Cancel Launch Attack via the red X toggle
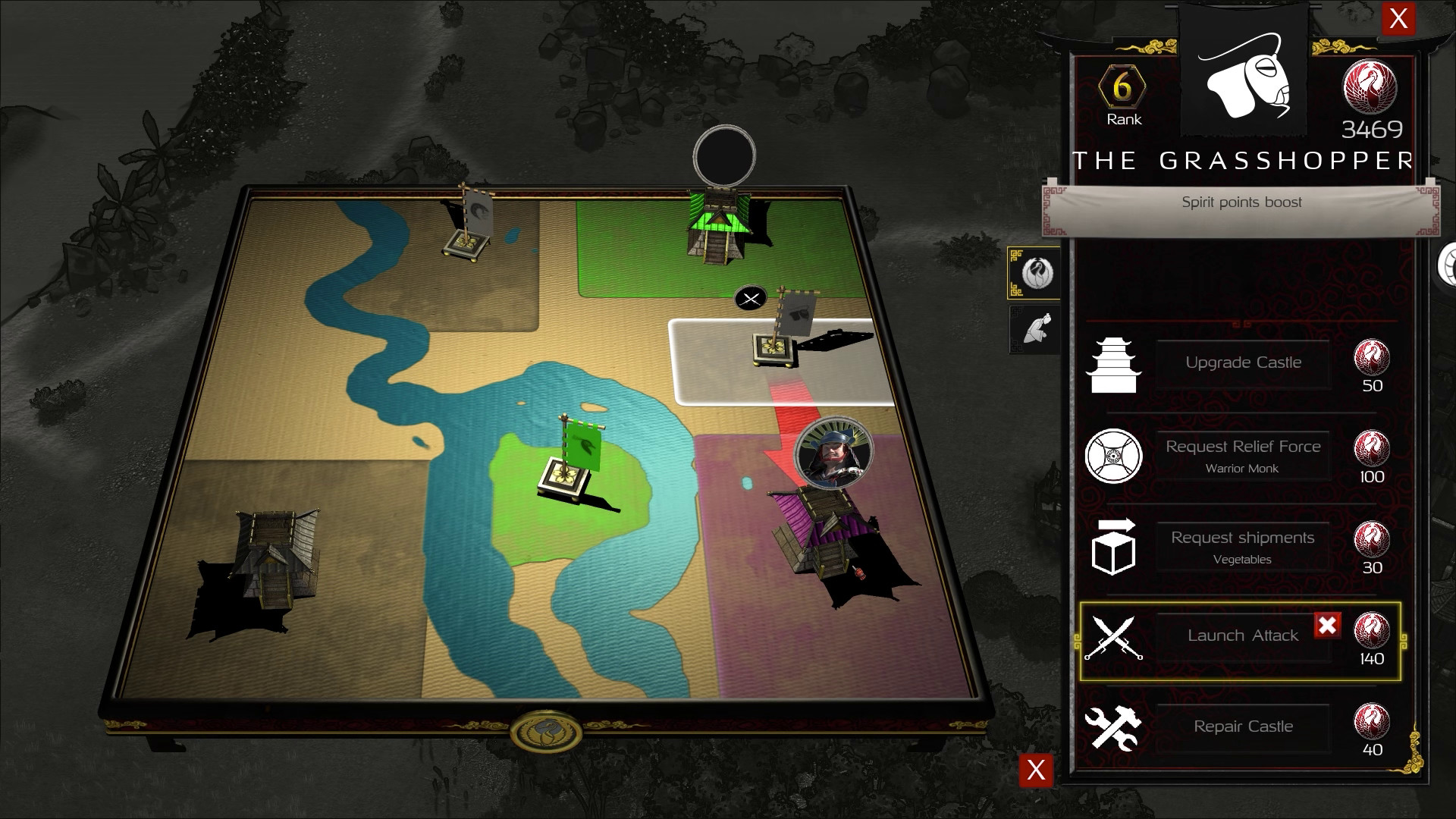The width and height of the screenshot is (1456, 819). click(x=1328, y=626)
